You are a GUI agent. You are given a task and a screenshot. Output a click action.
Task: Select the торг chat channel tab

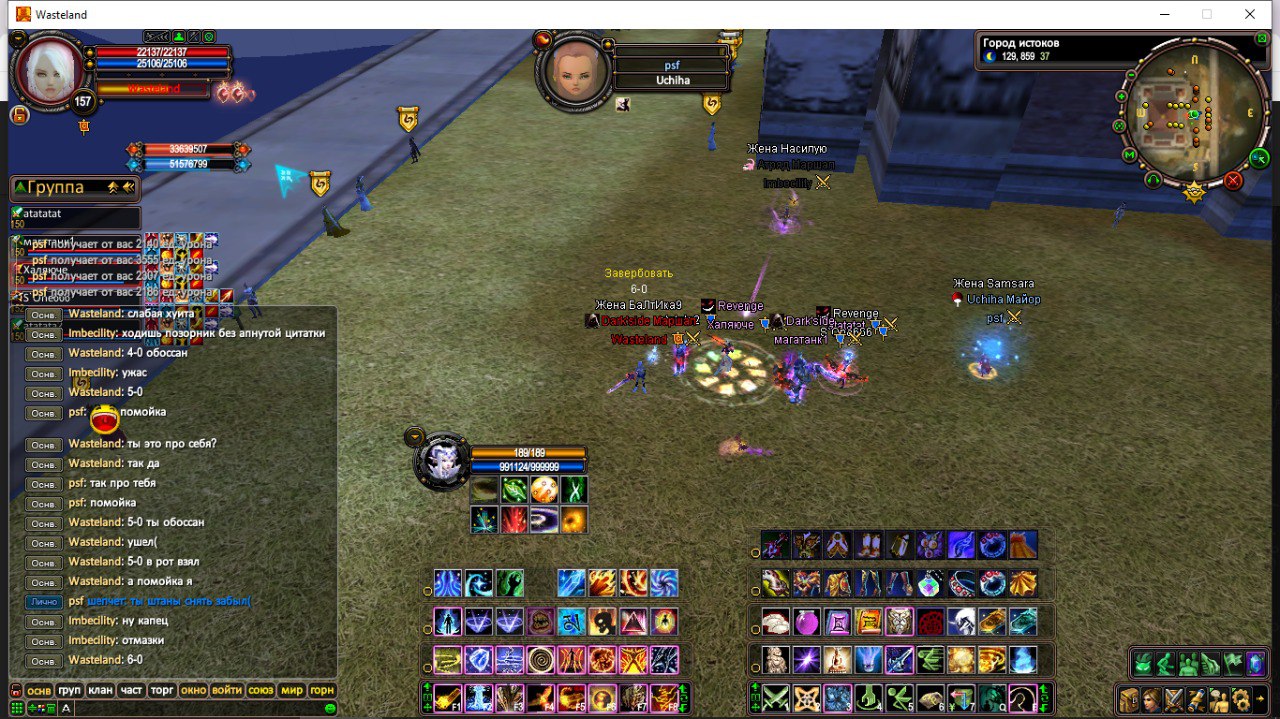(x=162, y=691)
